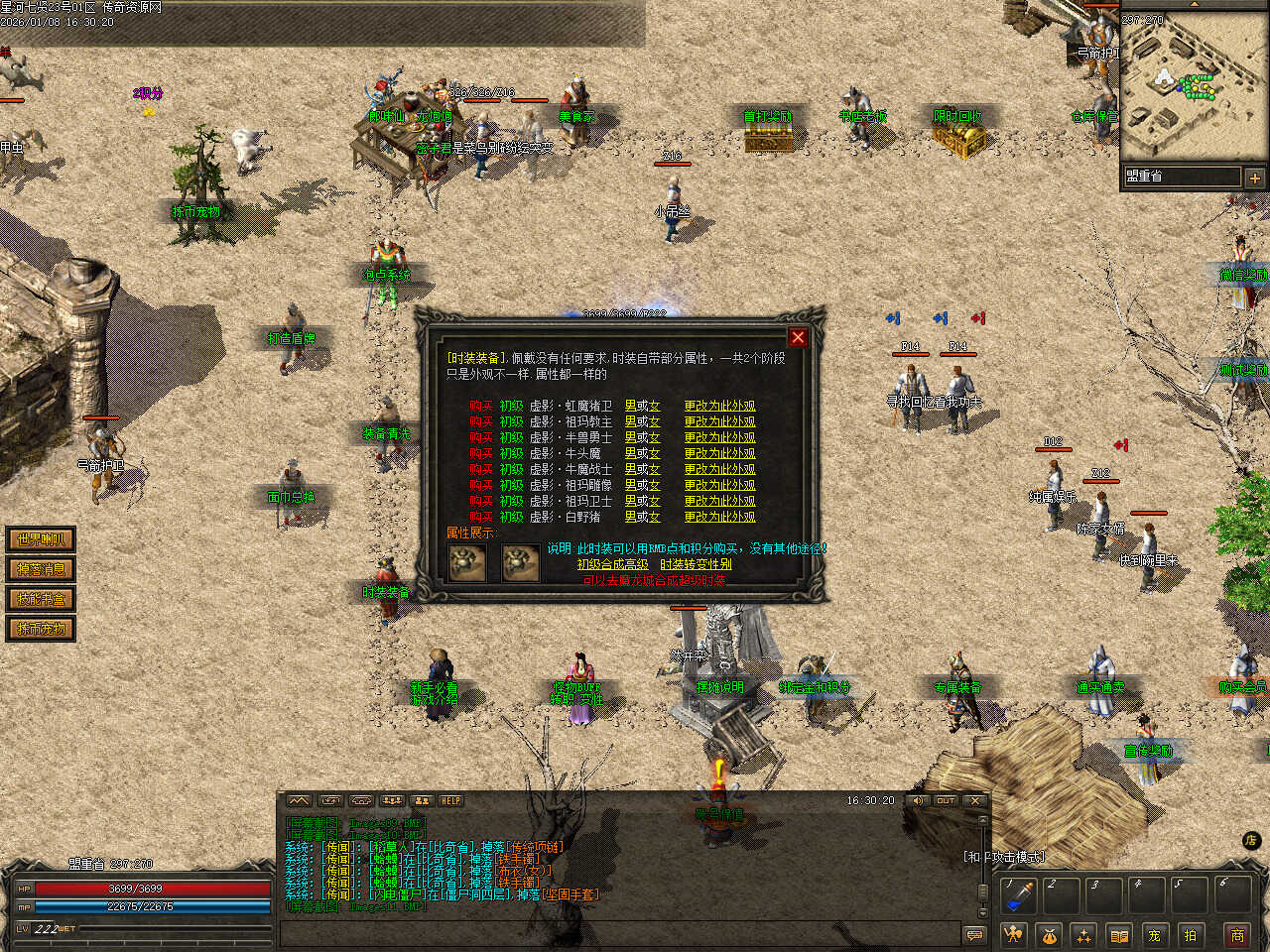
Task: Click the 捡币宠物 button
Action: pyautogui.click(x=41, y=629)
